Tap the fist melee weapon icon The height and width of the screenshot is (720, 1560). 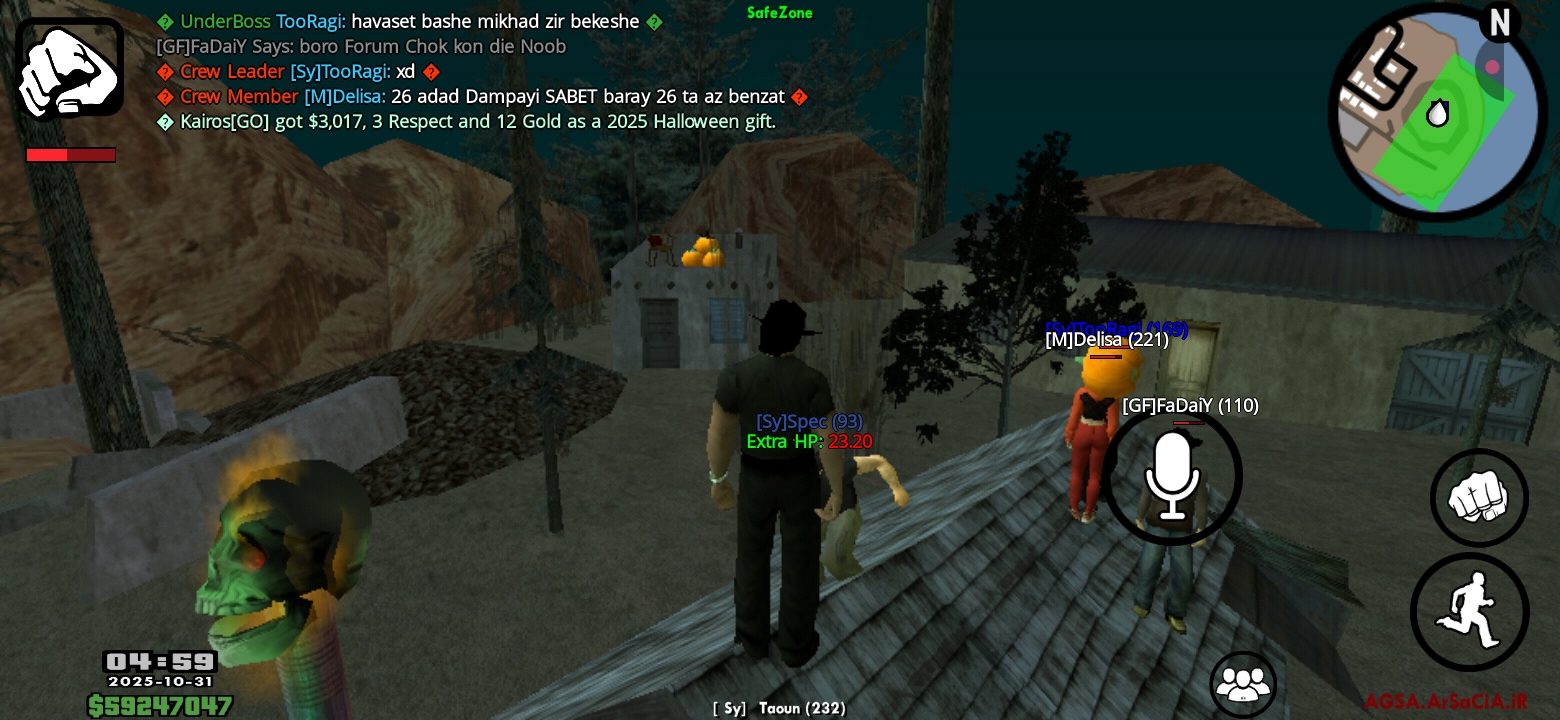tap(69, 68)
